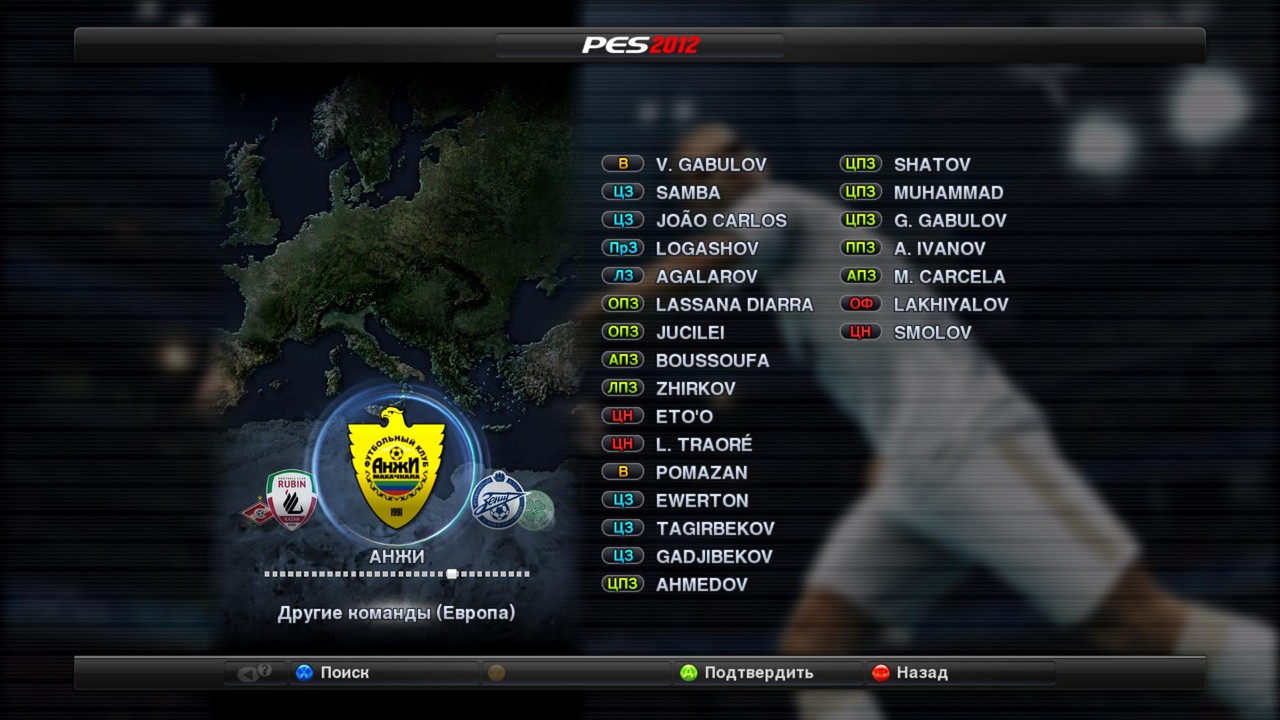Choose M. Carcela in the reserves column
This screenshot has width=1280, height=720.
click(949, 277)
